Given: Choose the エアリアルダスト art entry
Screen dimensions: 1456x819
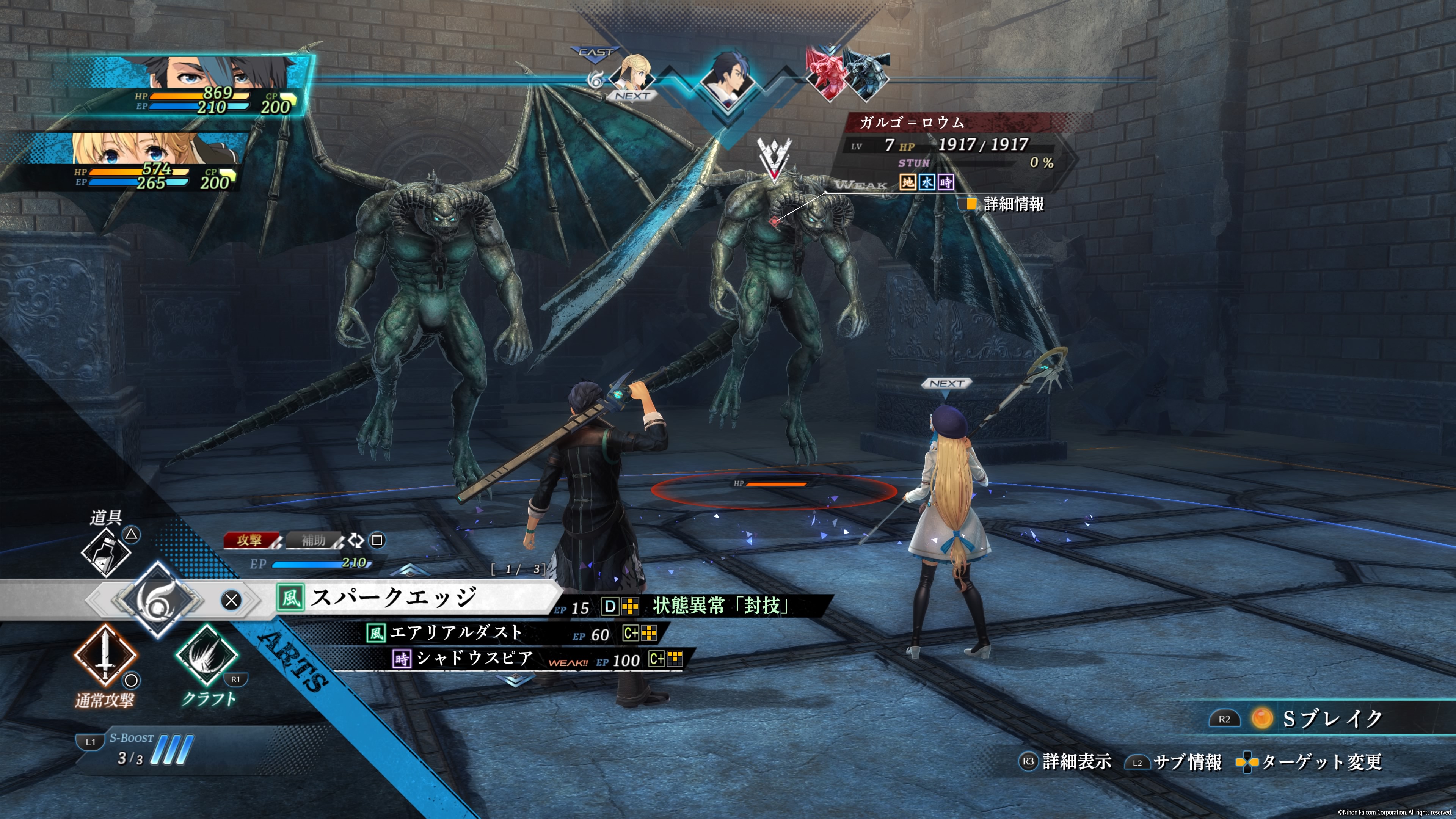Looking at the screenshot, I should [455, 632].
